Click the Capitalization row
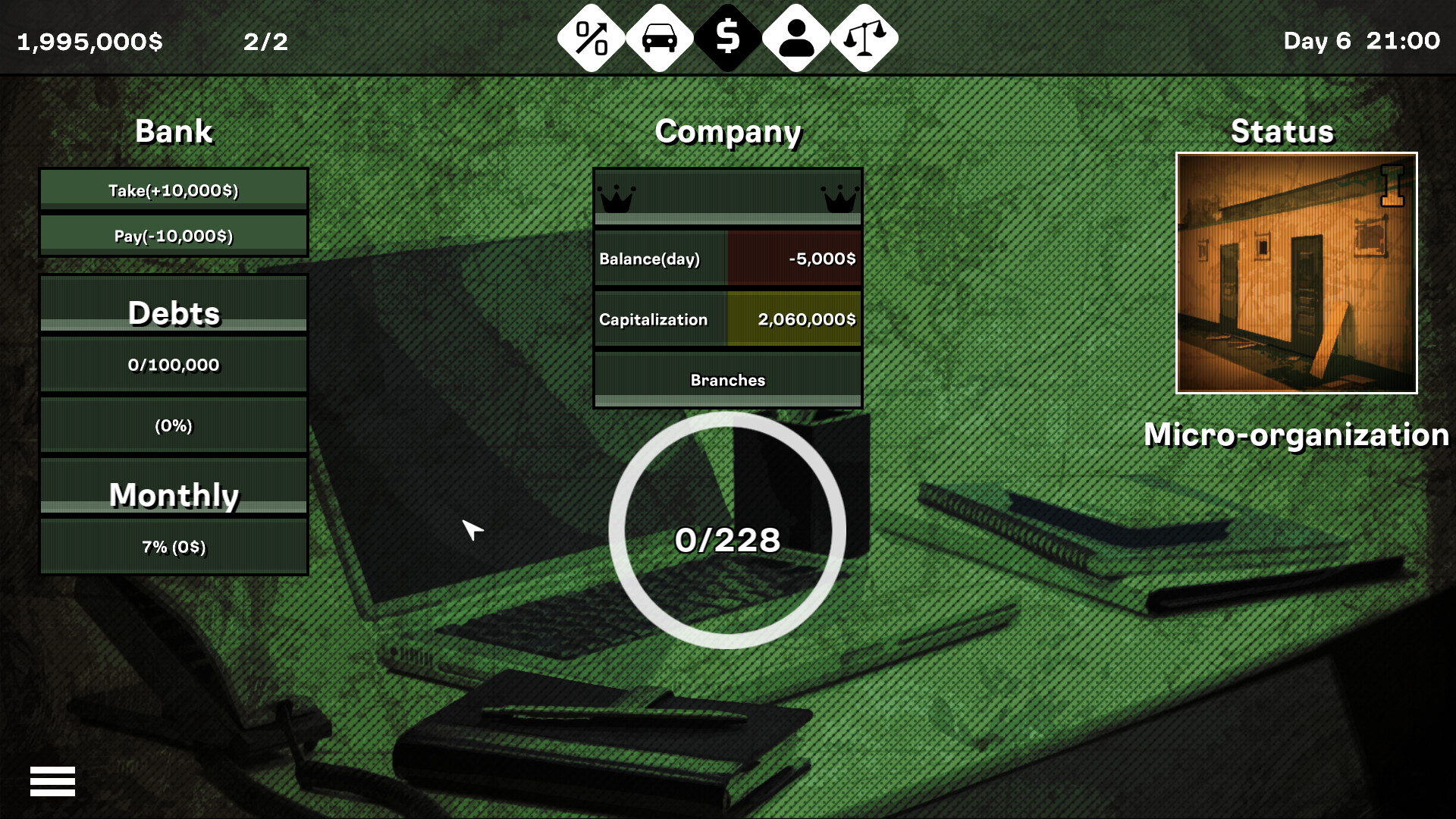Screen dimensions: 1456x819 [726, 319]
